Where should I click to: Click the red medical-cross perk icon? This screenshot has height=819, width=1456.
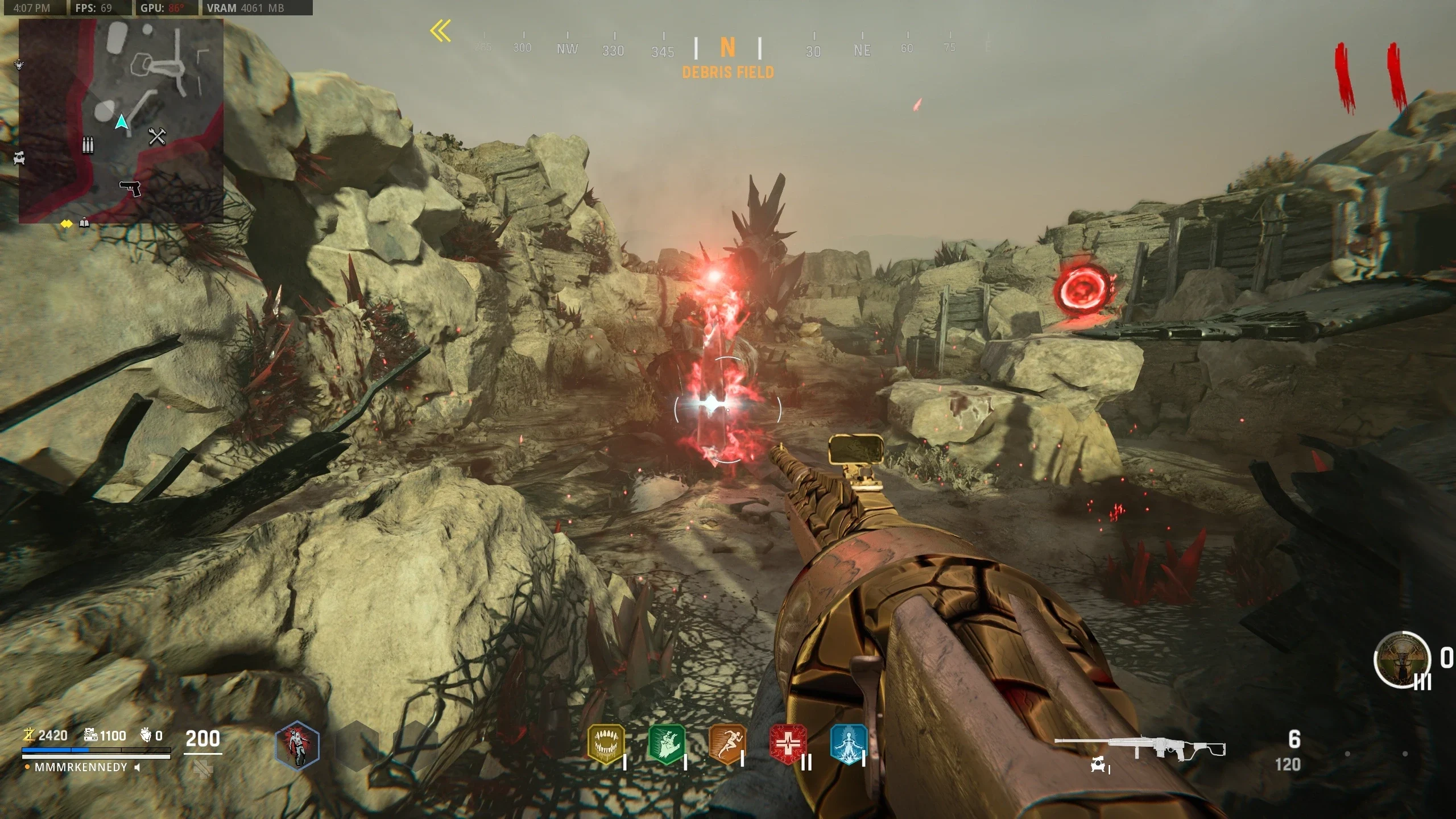click(788, 744)
